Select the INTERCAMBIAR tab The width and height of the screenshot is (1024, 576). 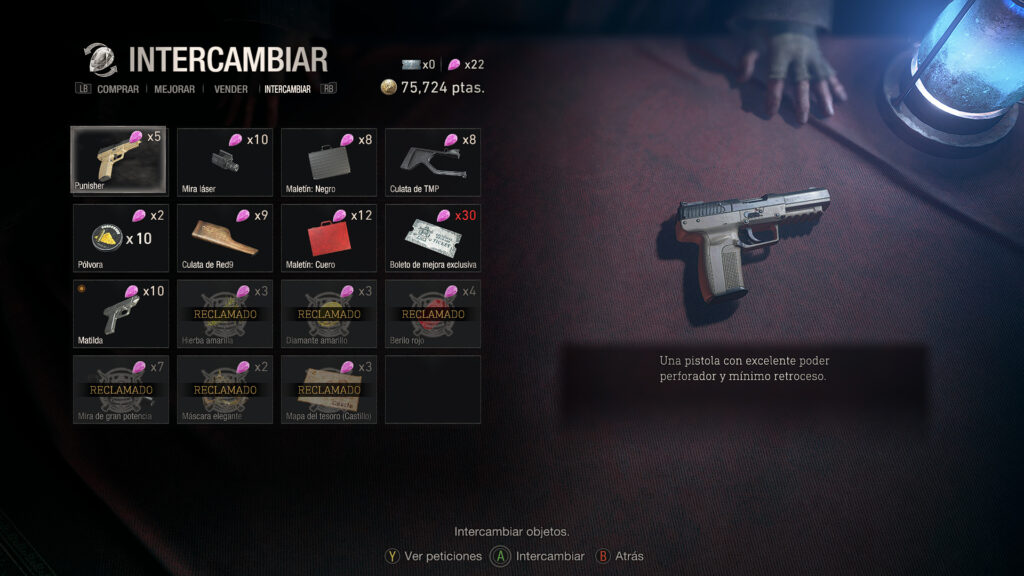pyautogui.click(x=287, y=89)
